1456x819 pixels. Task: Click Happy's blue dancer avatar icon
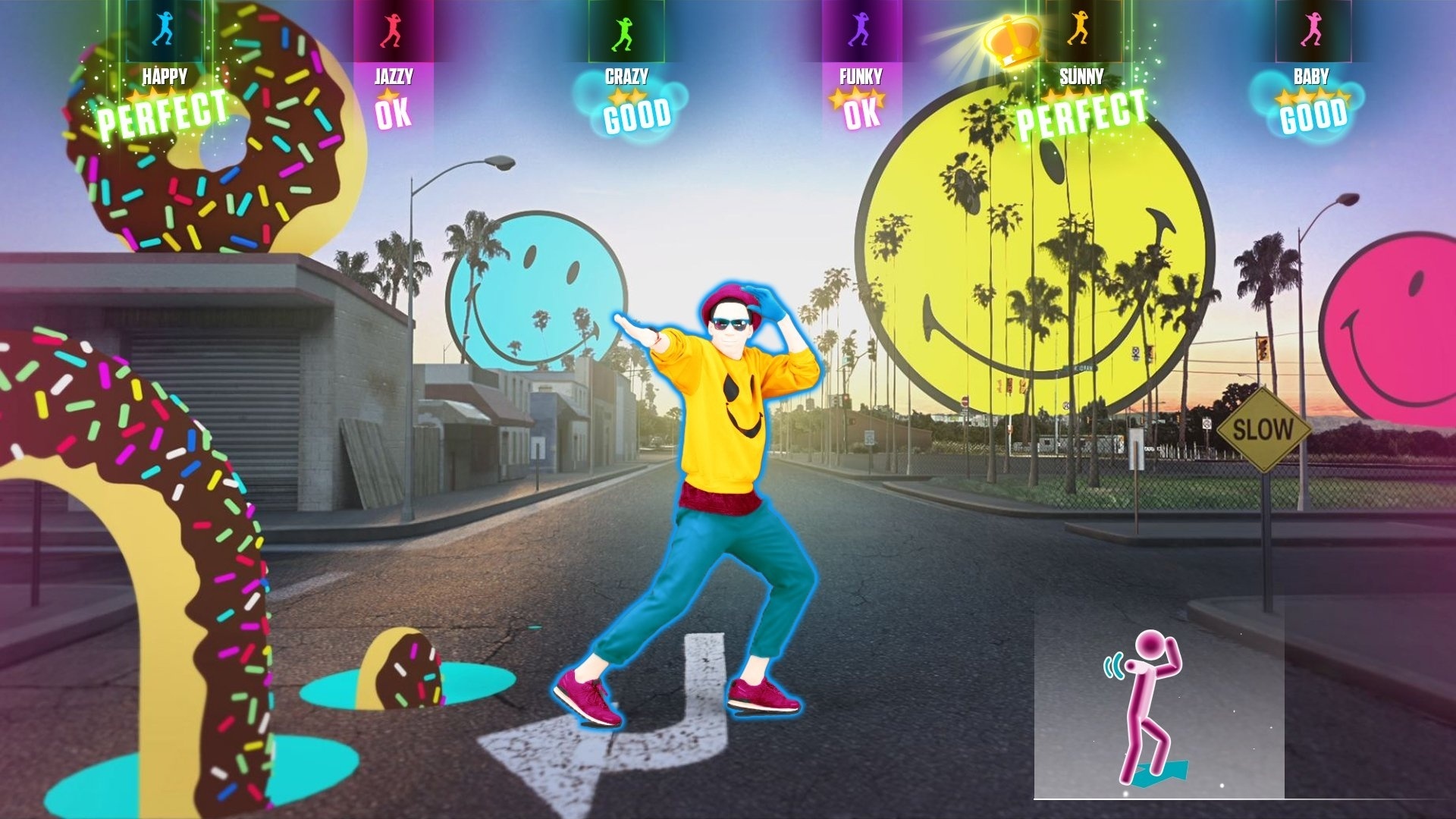[x=162, y=30]
